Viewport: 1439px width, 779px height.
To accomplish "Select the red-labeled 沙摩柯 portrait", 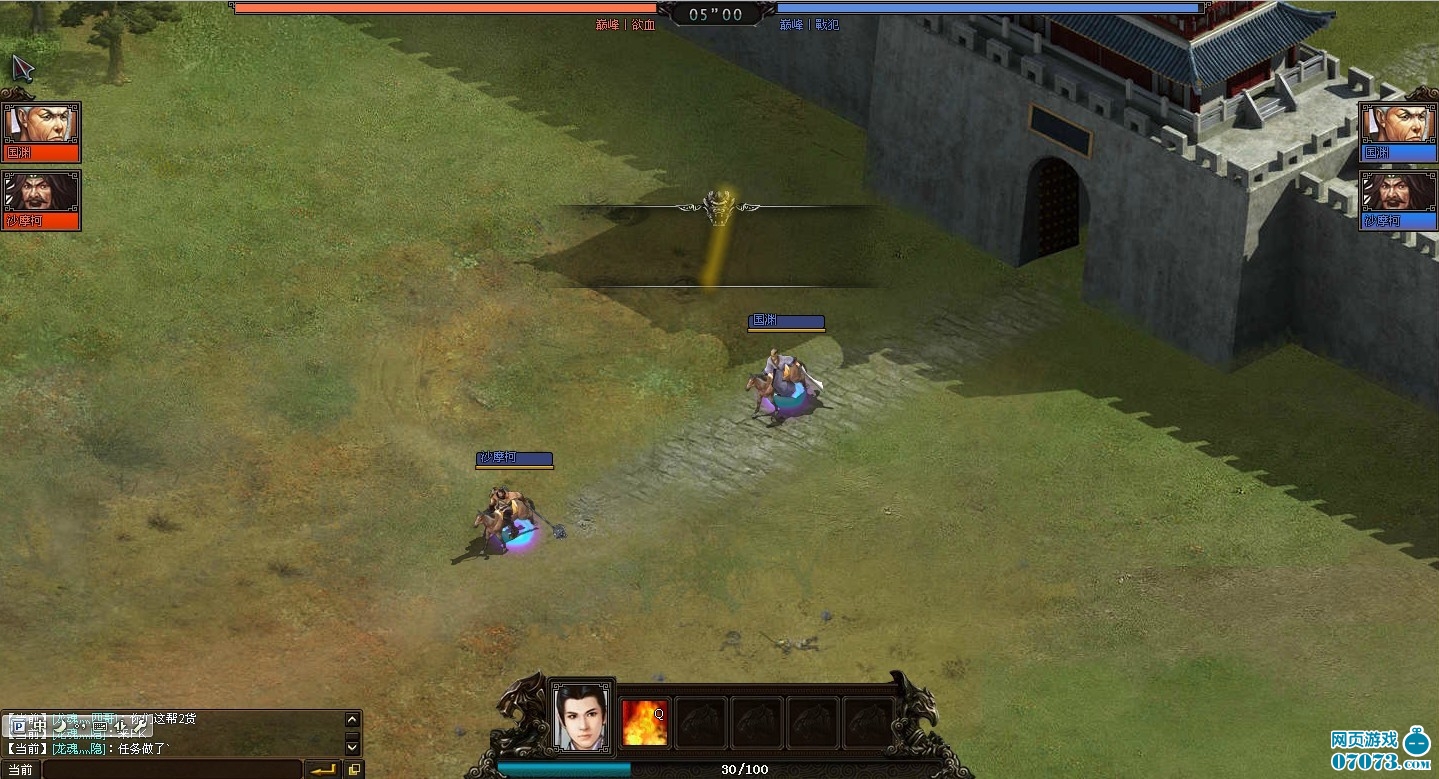I will tap(41, 200).
